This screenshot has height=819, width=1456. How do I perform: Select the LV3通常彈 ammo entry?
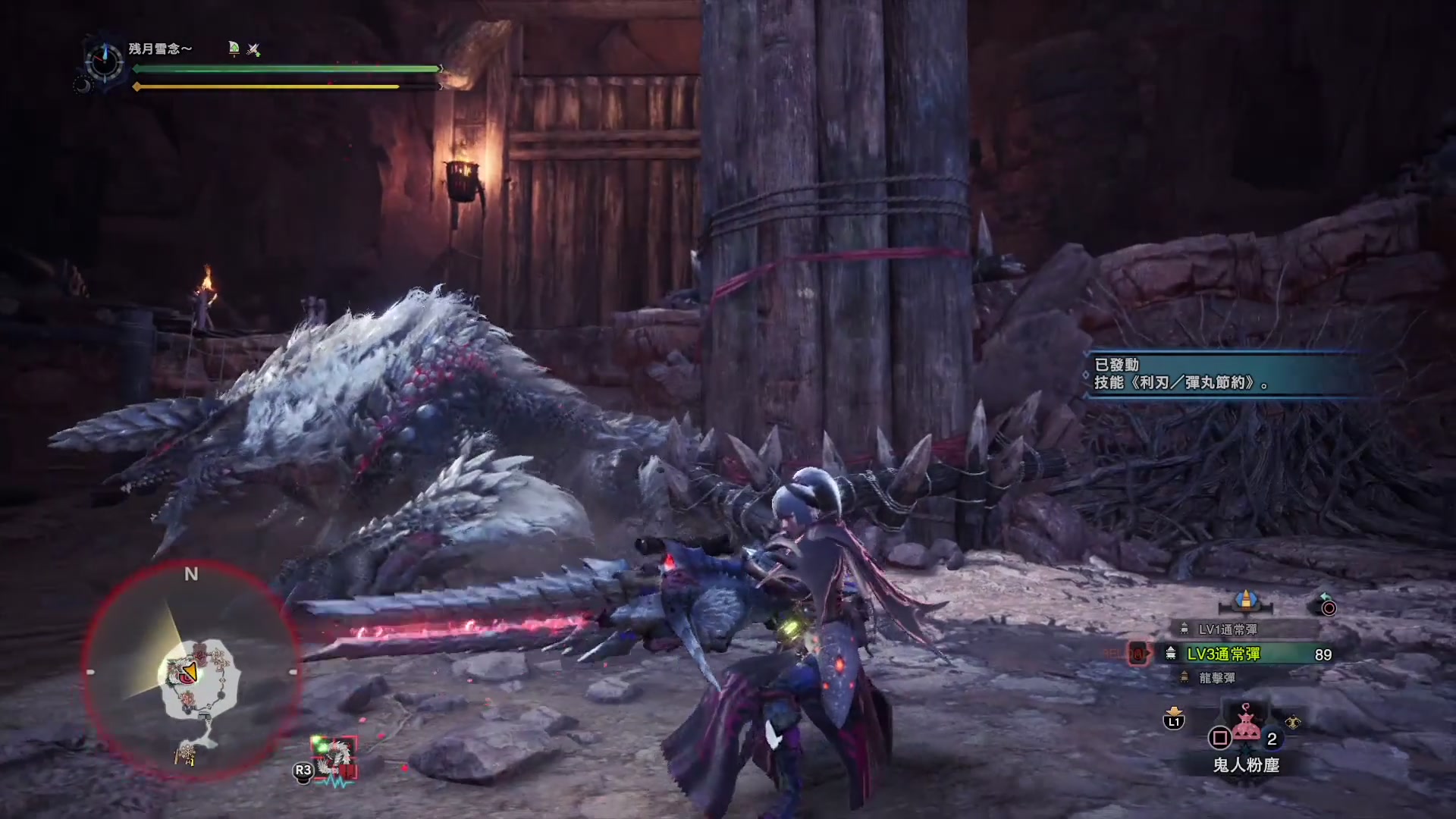[x=1244, y=654]
